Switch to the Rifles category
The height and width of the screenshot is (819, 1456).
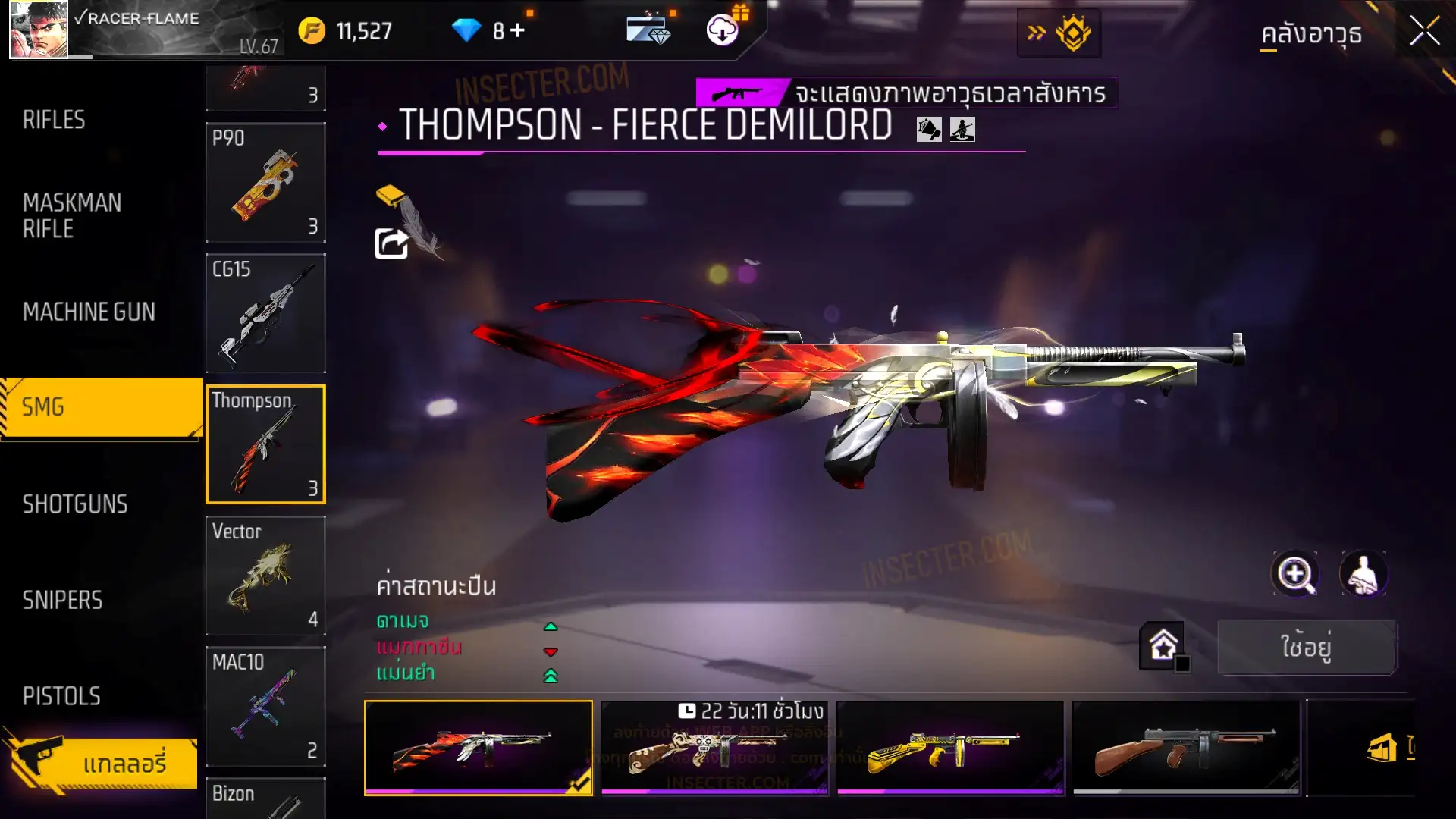(54, 120)
